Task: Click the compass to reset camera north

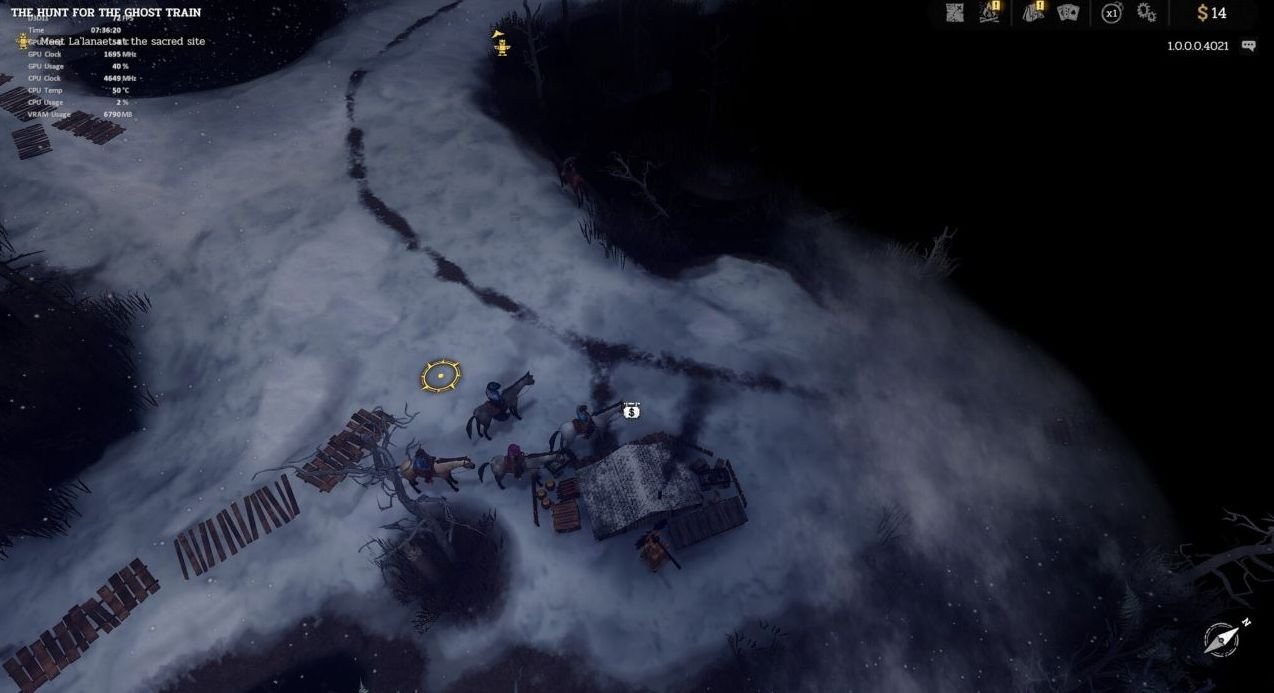Action: click(x=1223, y=638)
